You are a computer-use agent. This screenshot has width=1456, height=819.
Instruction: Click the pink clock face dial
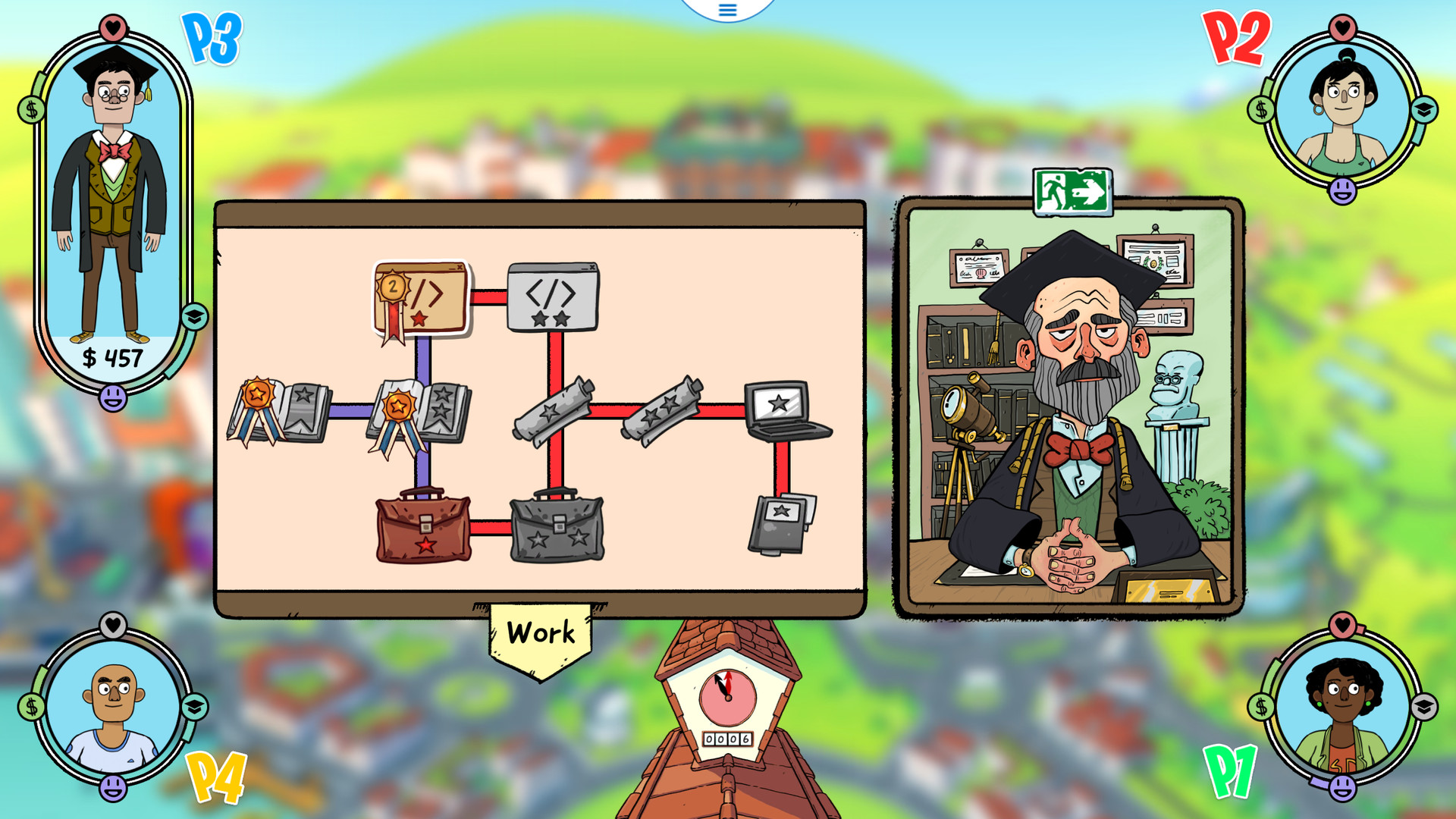coord(726,698)
